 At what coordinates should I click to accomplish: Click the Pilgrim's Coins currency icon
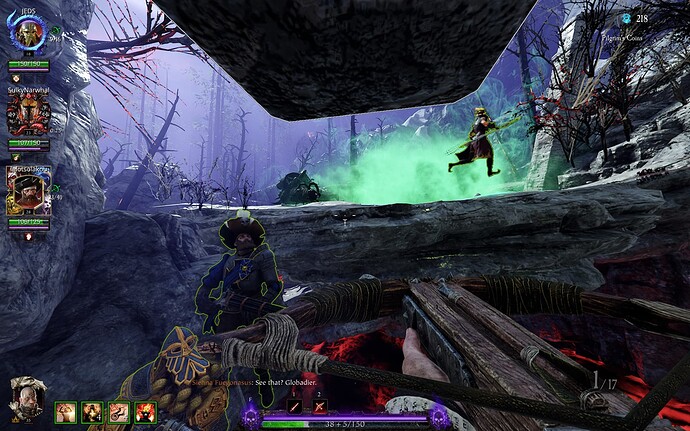pos(627,18)
